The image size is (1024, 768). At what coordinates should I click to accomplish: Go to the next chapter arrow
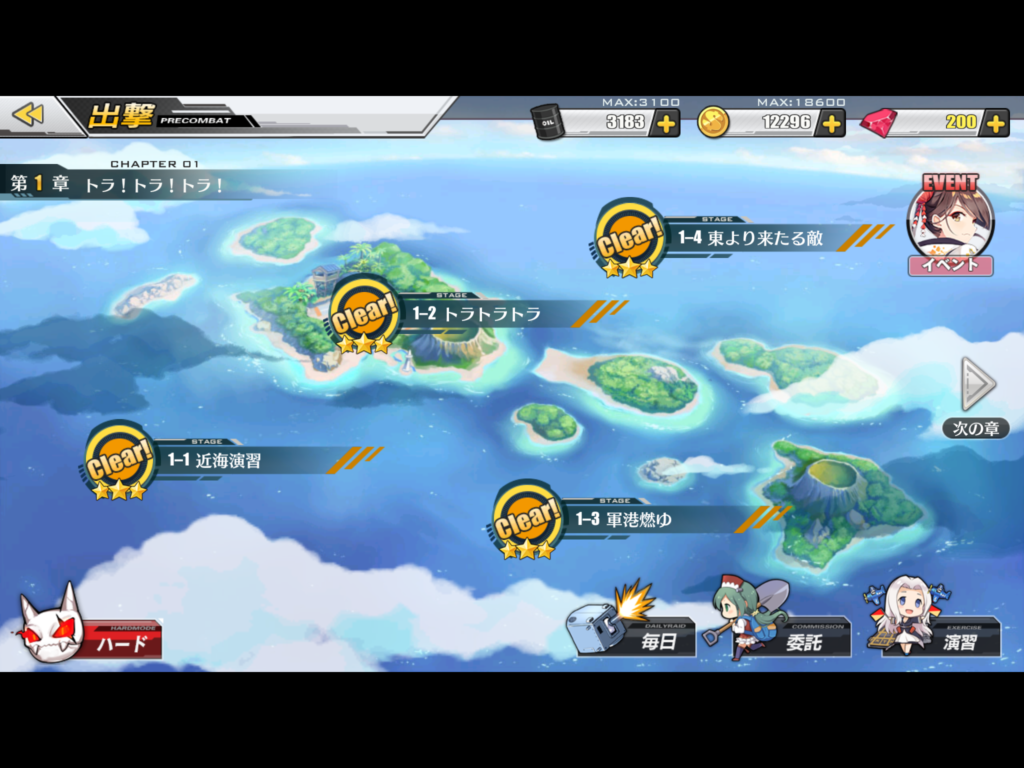click(x=976, y=385)
